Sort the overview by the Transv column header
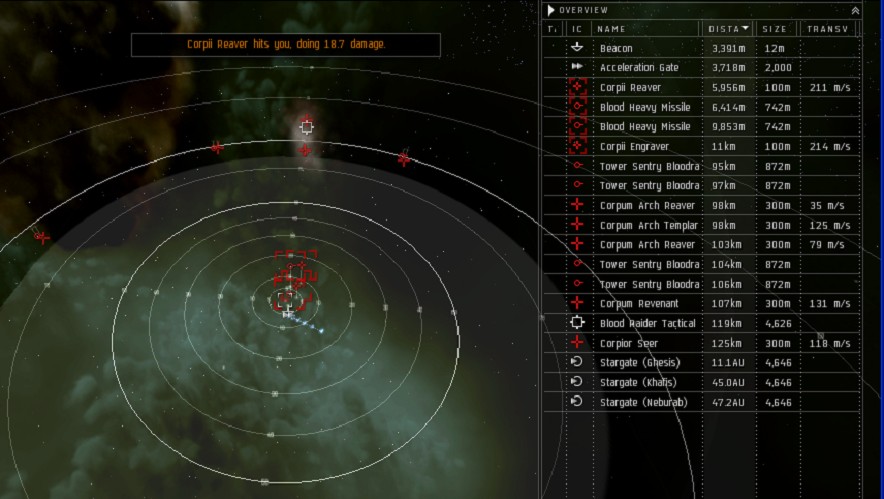The width and height of the screenshot is (884, 499). (828, 29)
